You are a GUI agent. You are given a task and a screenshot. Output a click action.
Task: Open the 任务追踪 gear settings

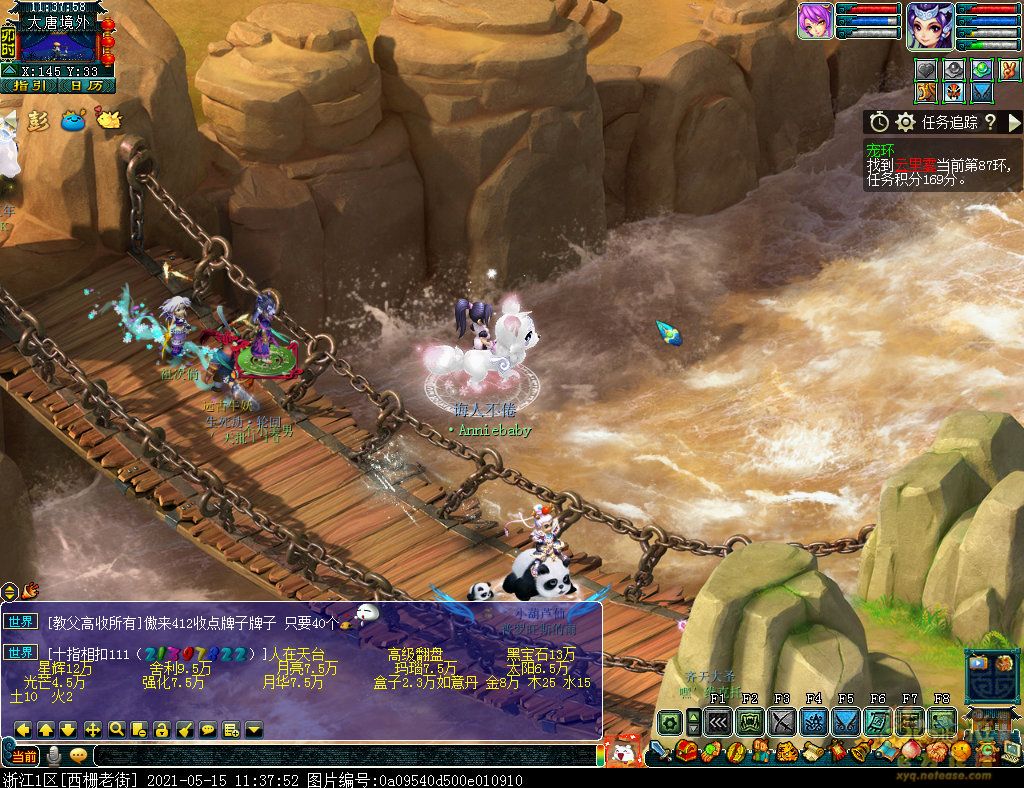pyautogui.click(x=906, y=122)
